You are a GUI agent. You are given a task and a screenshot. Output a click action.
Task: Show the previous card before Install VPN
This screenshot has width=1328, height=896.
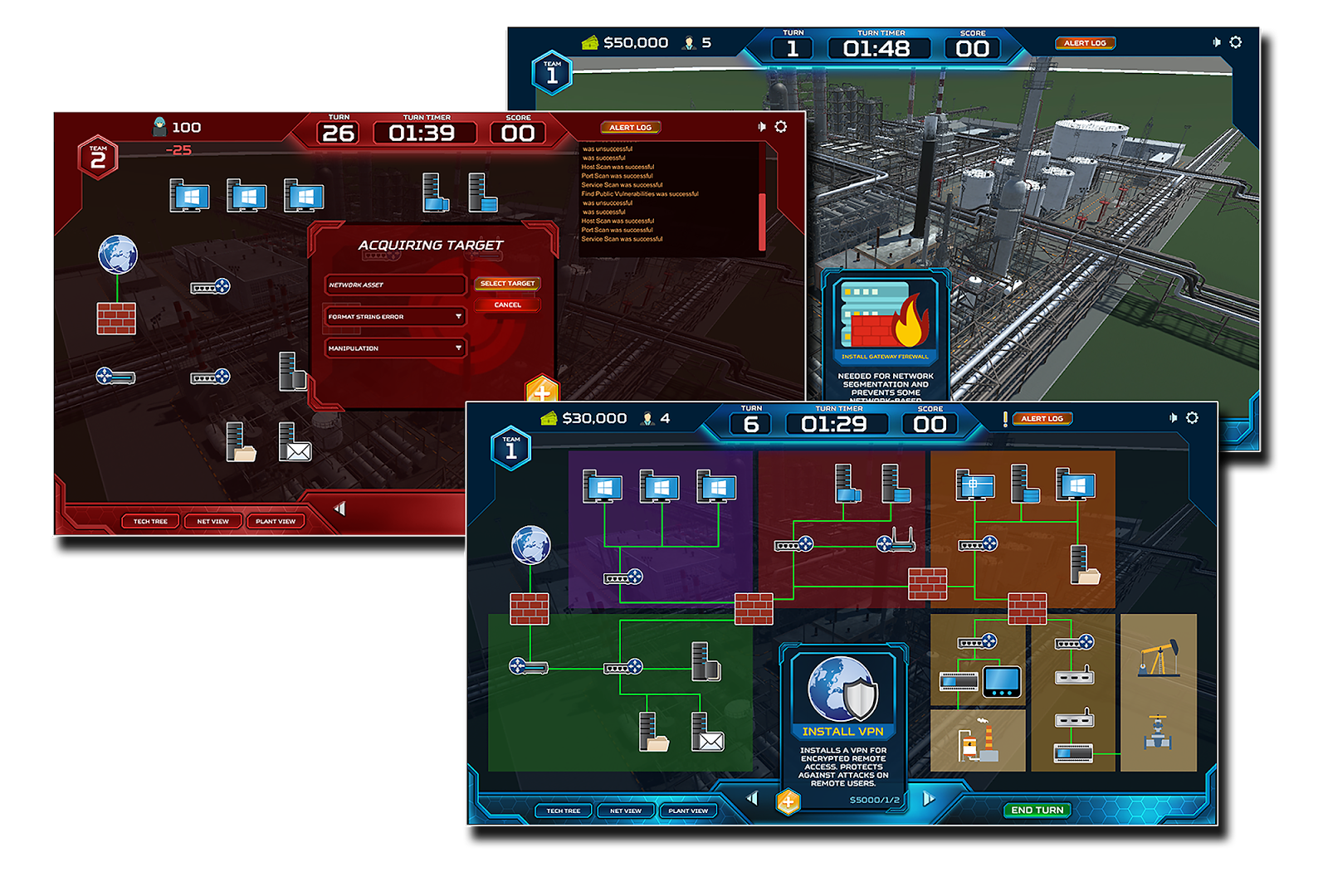752,798
